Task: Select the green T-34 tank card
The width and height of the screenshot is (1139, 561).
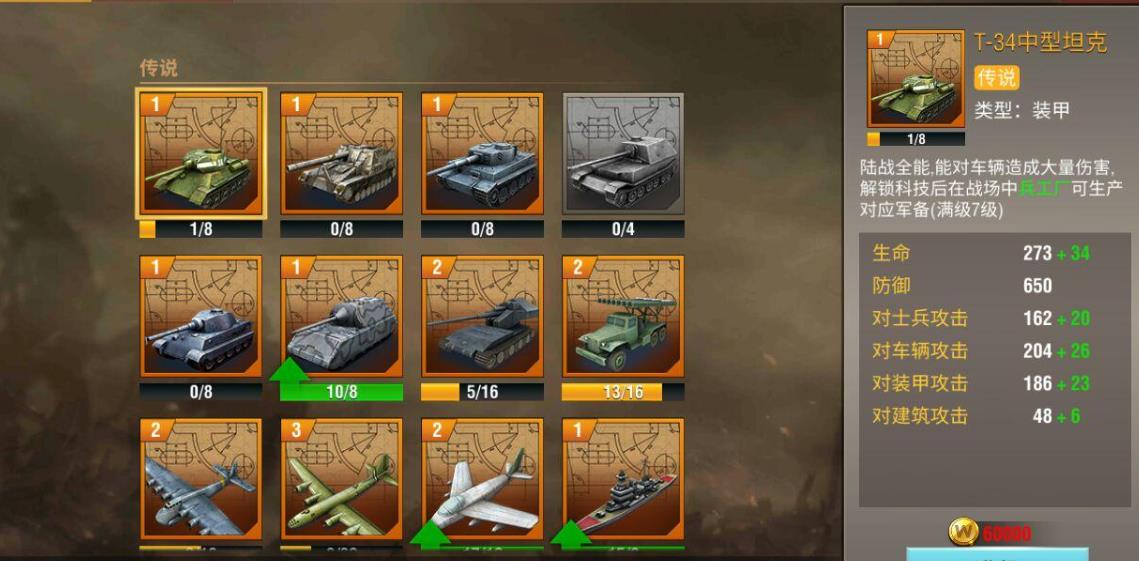Action: (201, 153)
